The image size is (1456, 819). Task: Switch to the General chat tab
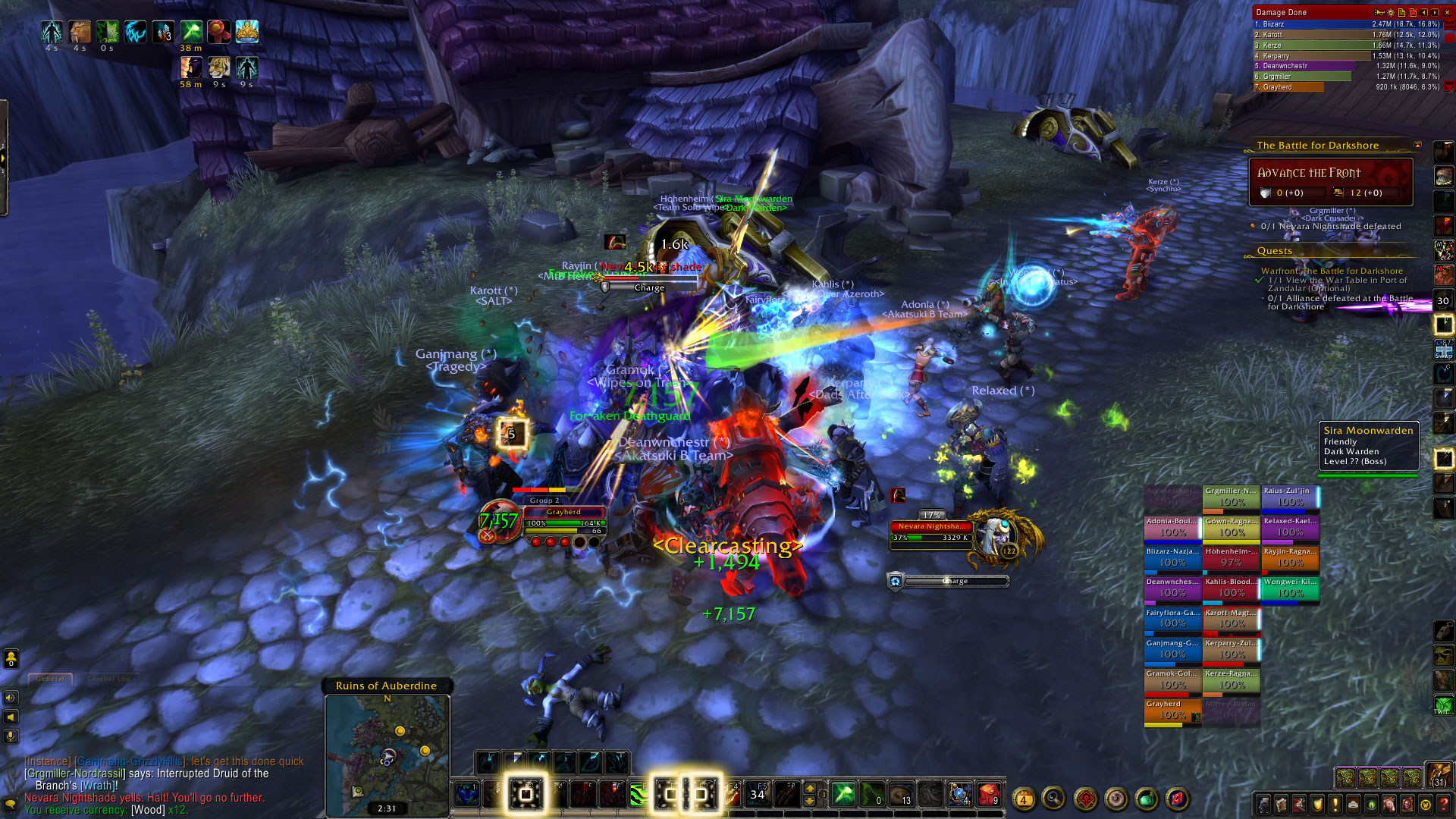tap(50, 679)
